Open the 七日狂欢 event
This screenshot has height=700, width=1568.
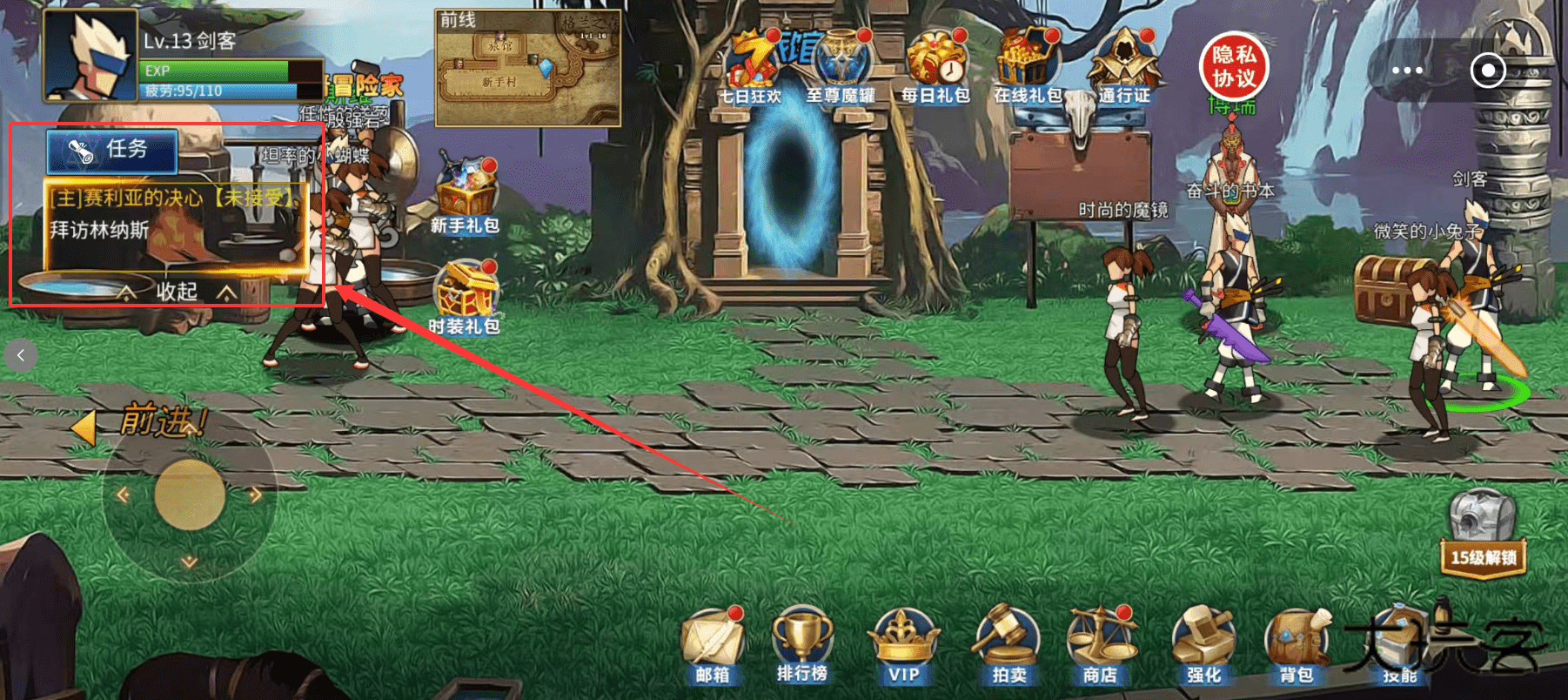coord(751,68)
